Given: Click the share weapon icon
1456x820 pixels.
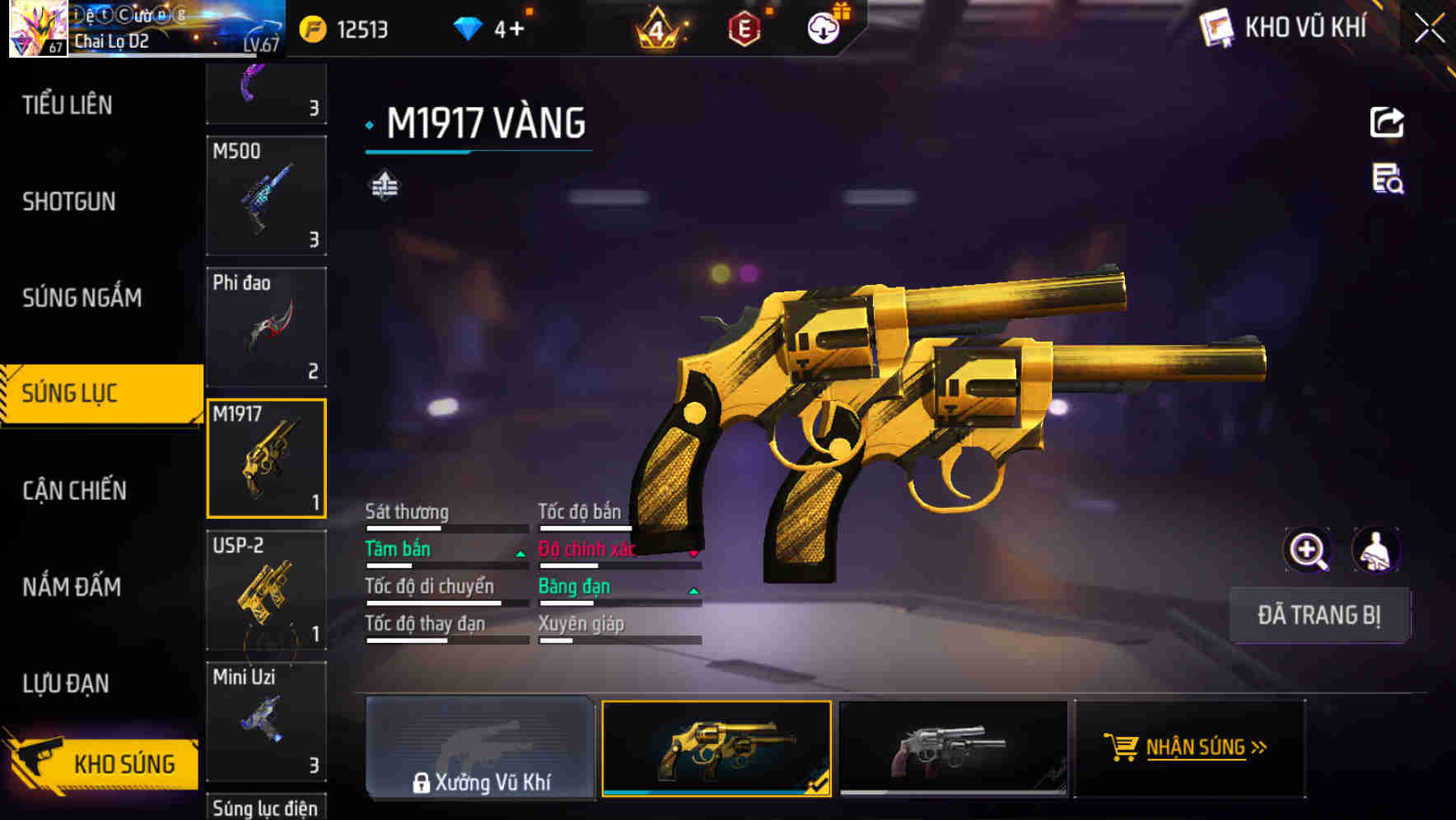Looking at the screenshot, I should [1387, 122].
